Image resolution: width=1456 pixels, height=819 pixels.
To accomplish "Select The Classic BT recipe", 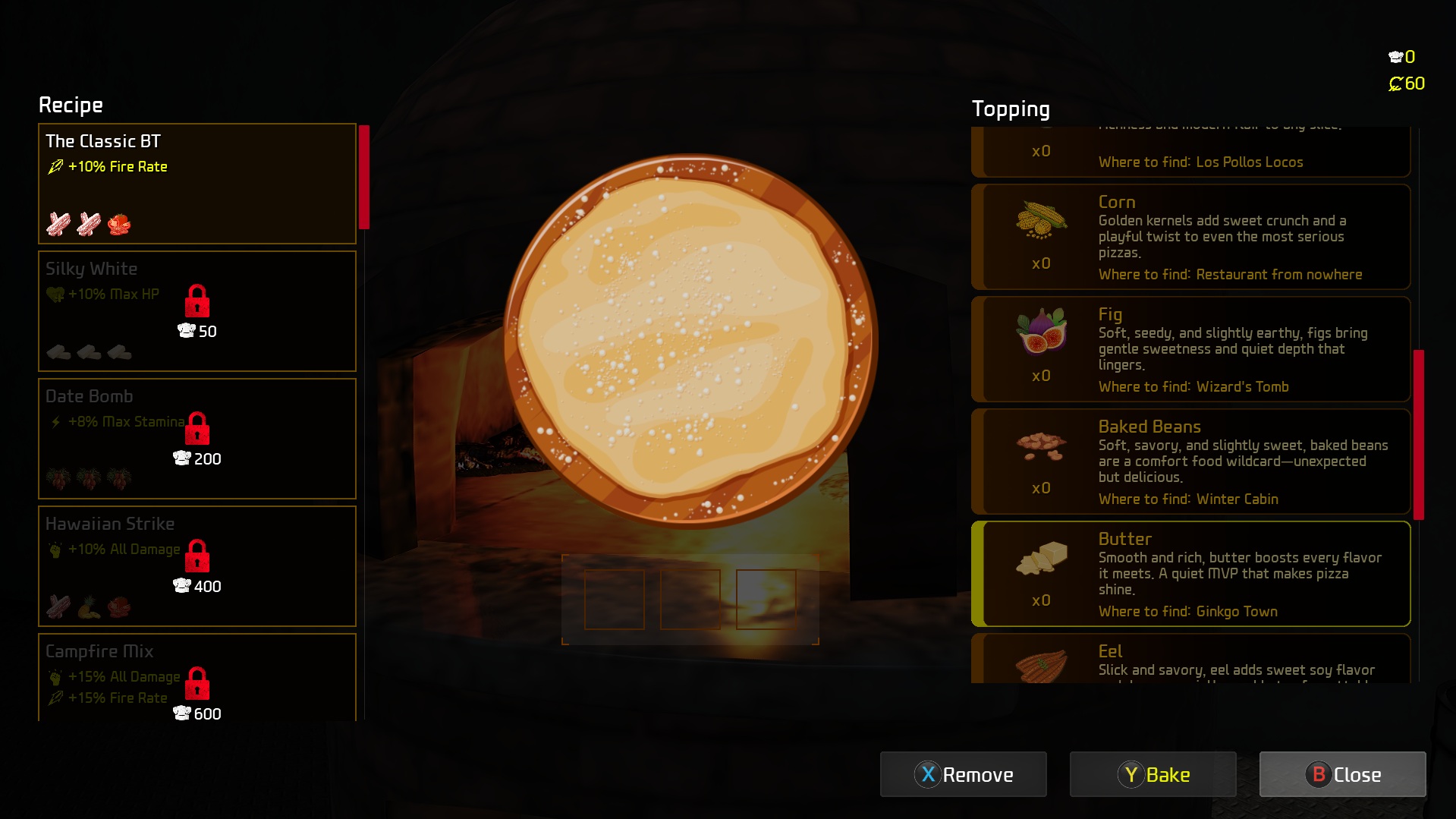I will click(x=197, y=183).
